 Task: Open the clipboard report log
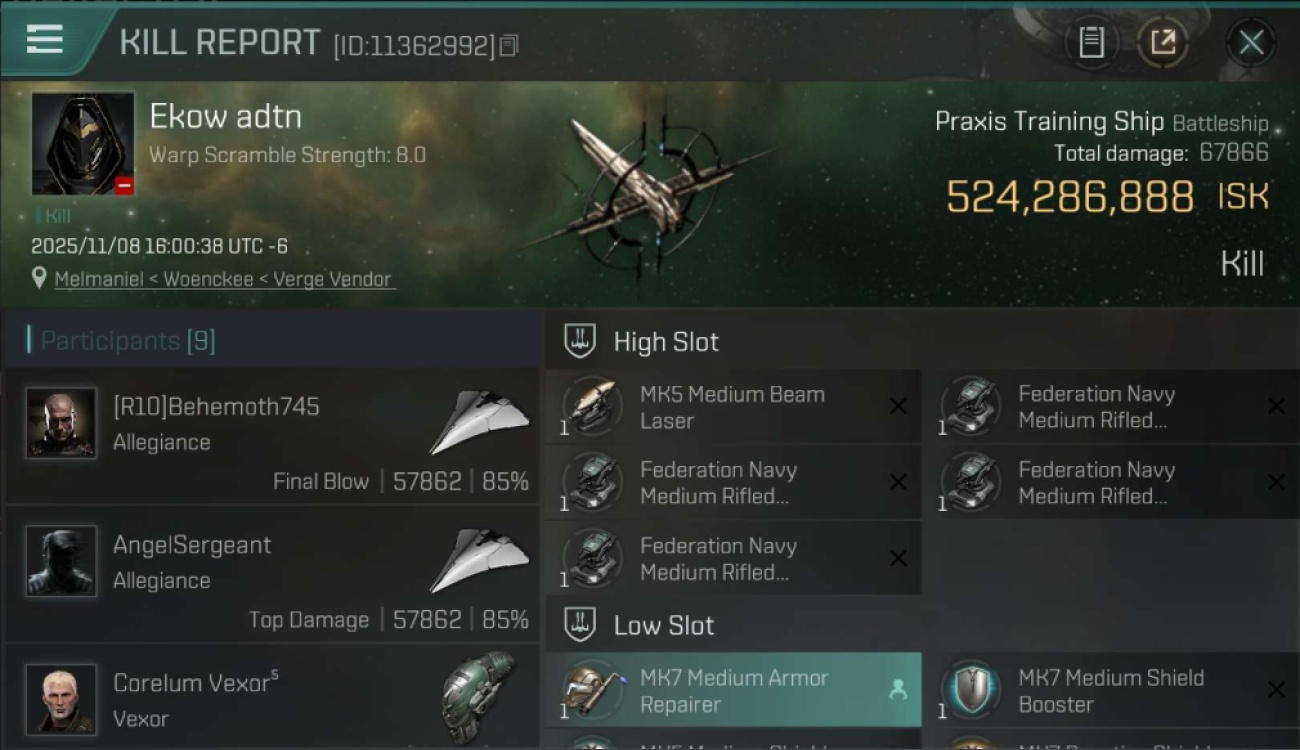point(1092,42)
